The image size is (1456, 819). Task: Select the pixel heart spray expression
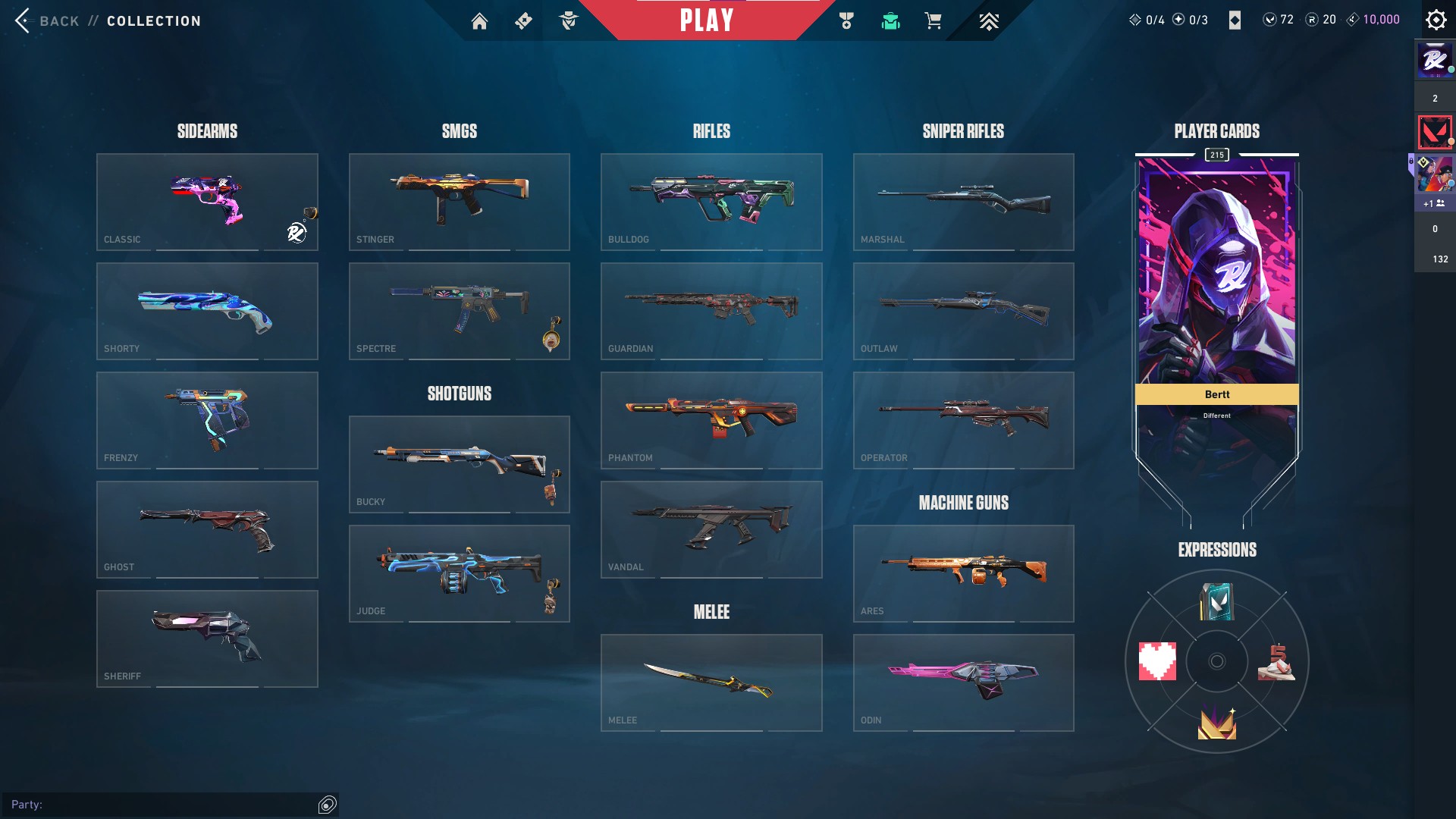(1157, 661)
